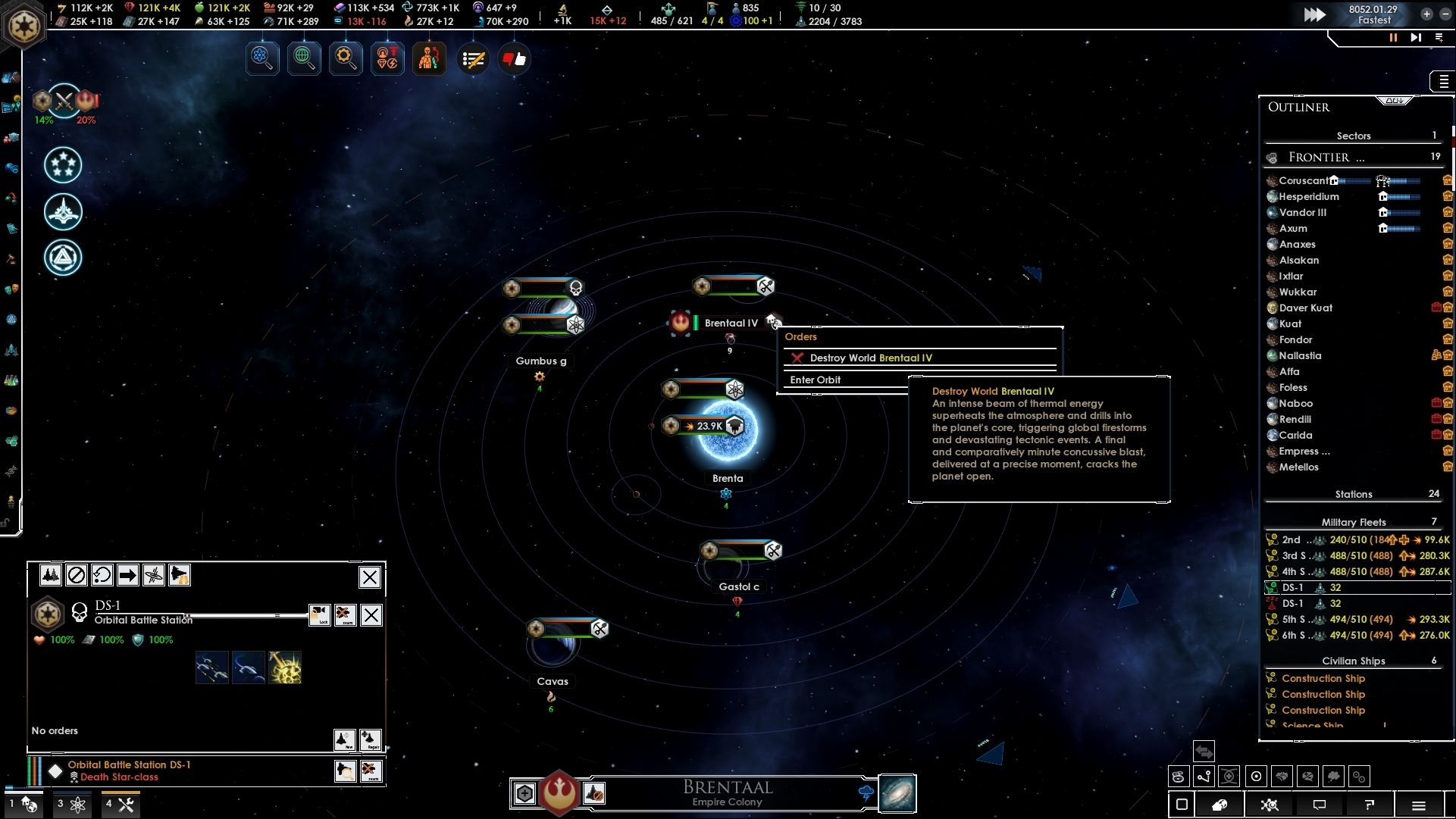Close the DS-1 fleet panel

click(x=369, y=577)
